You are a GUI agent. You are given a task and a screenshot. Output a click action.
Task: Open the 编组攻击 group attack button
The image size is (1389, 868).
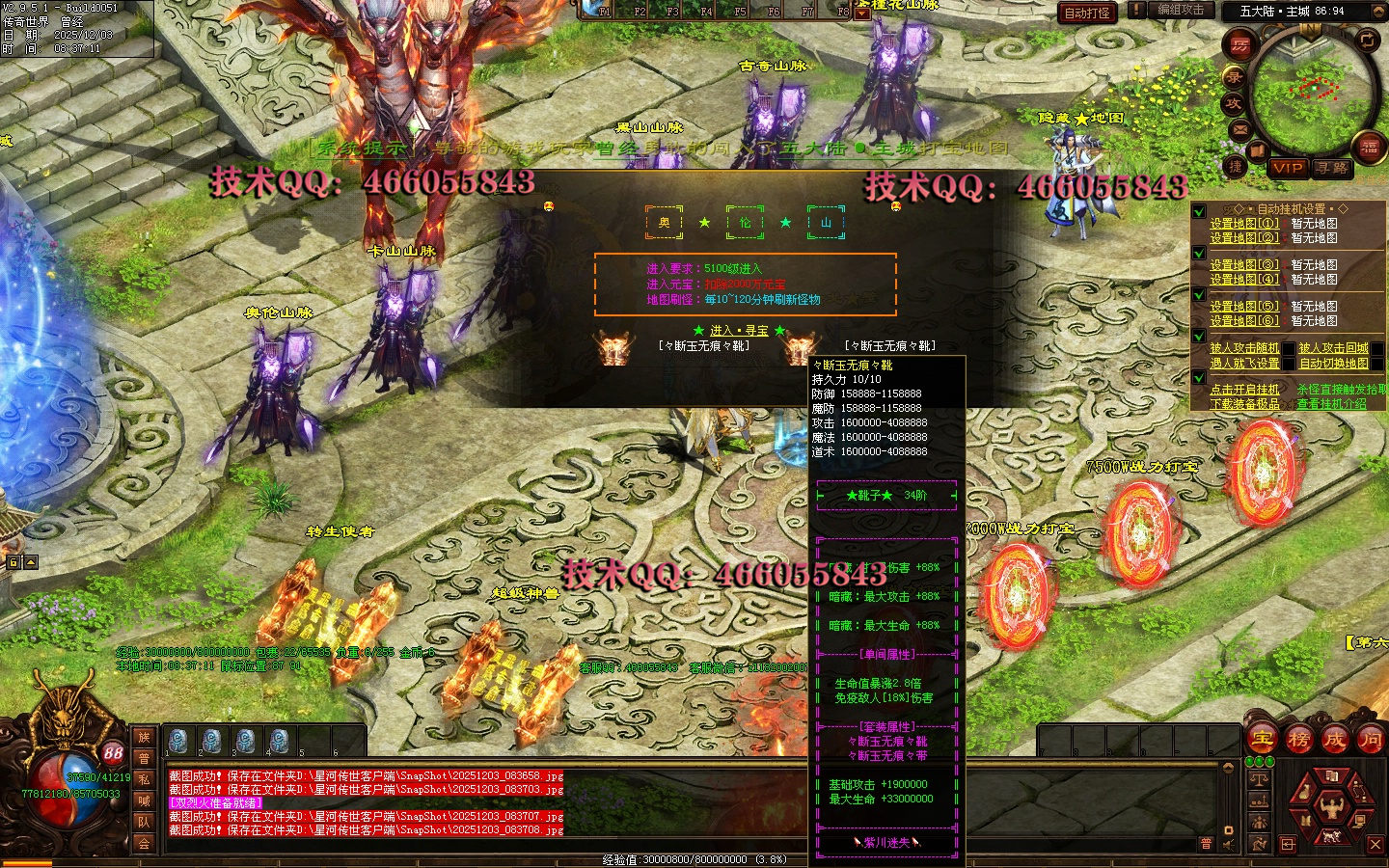pos(1181,10)
